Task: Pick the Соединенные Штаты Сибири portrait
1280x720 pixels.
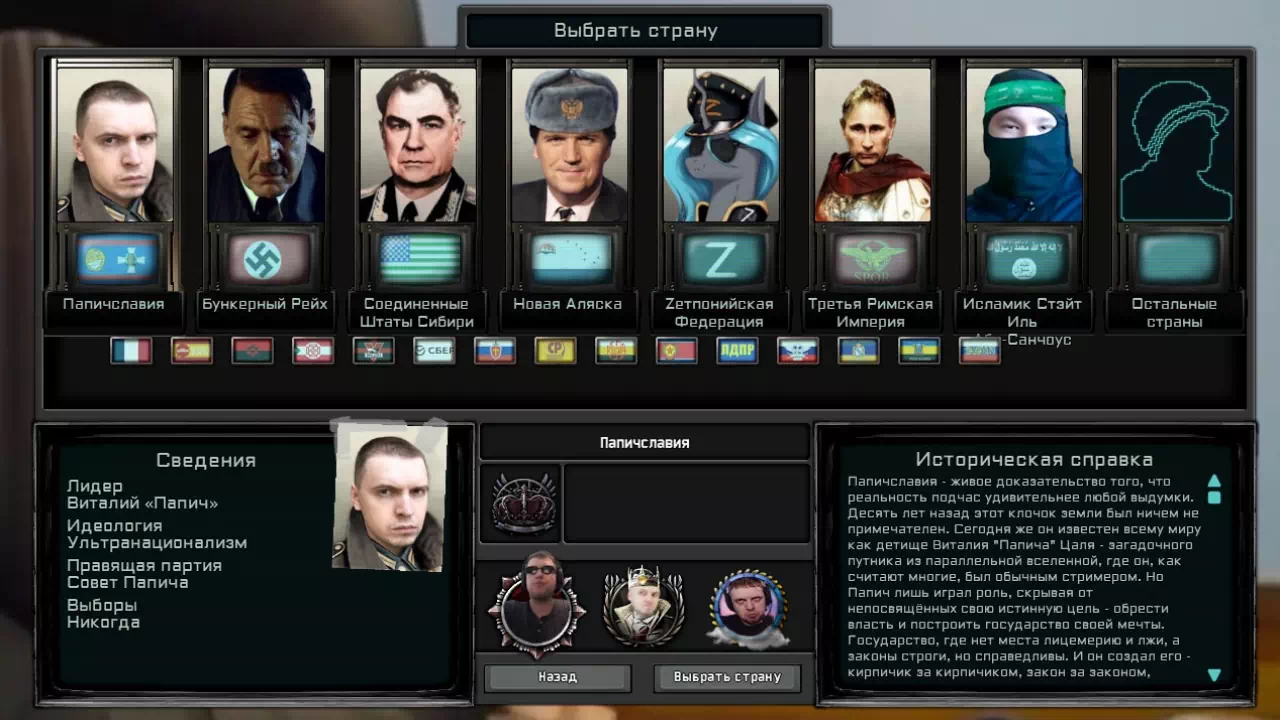Action: tap(417, 144)
